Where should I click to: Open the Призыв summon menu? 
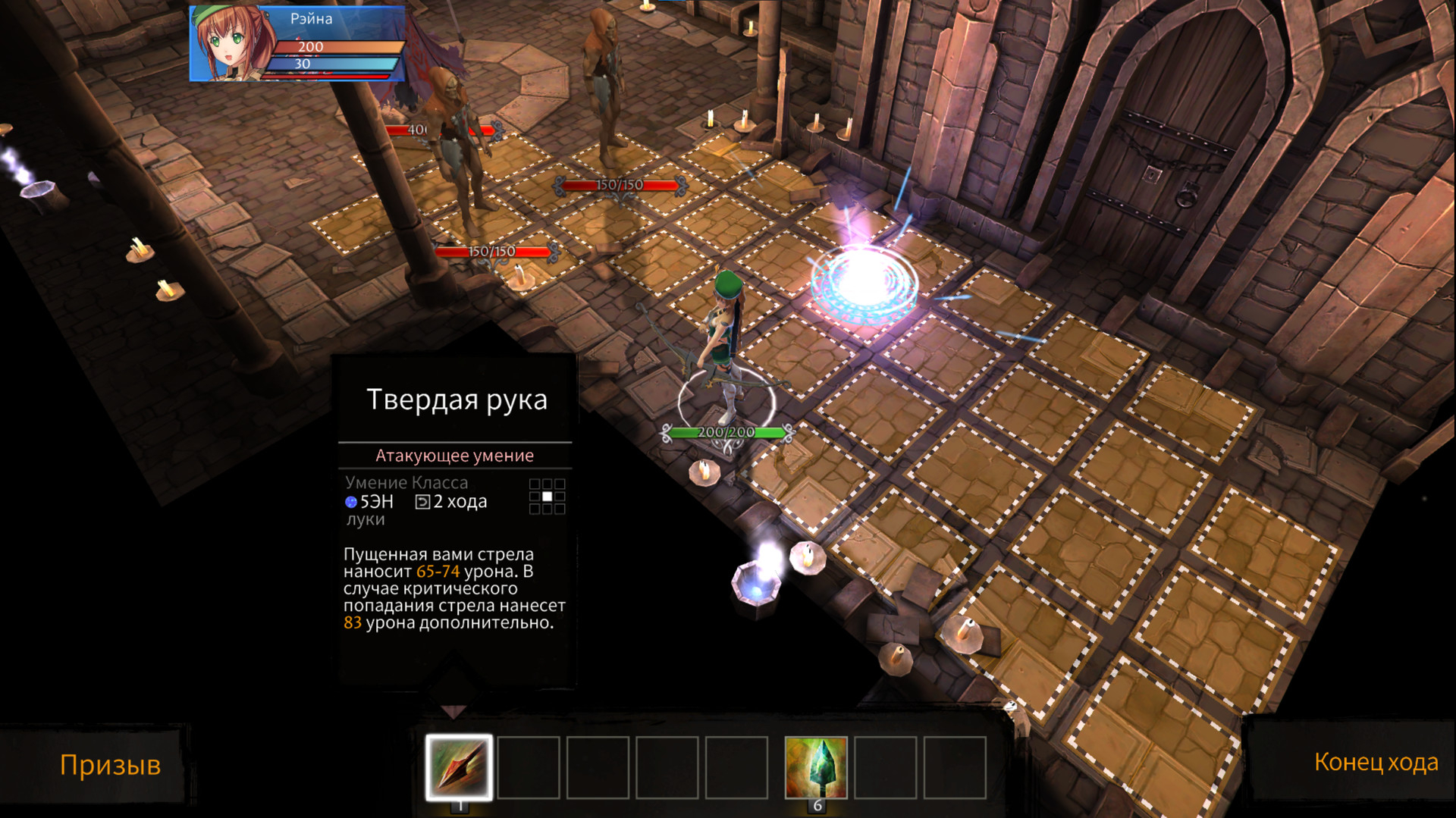(x=110, y=764)
